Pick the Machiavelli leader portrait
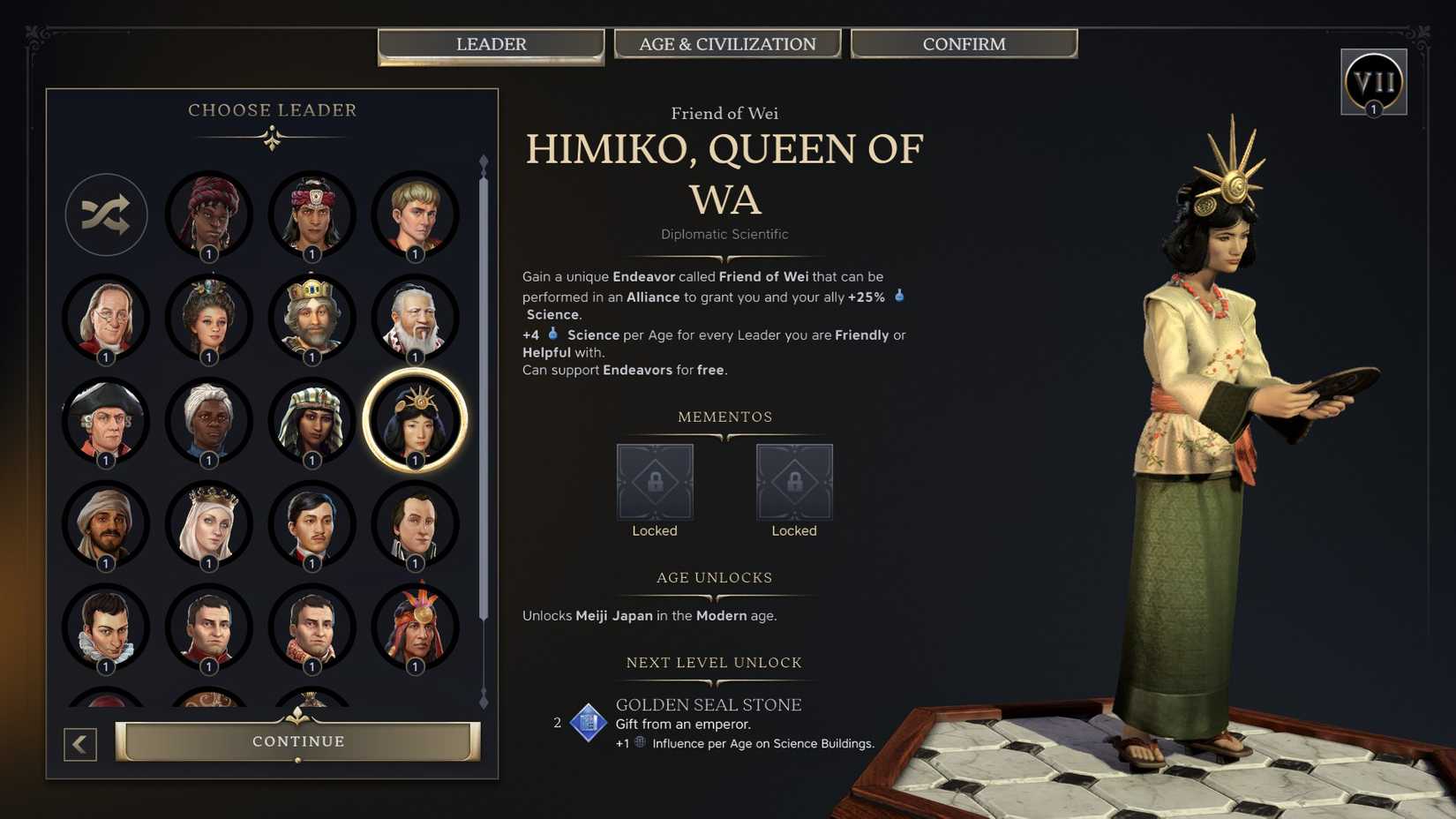The height and width of the screenshot is (819, 1456). (x=106, y=628)
